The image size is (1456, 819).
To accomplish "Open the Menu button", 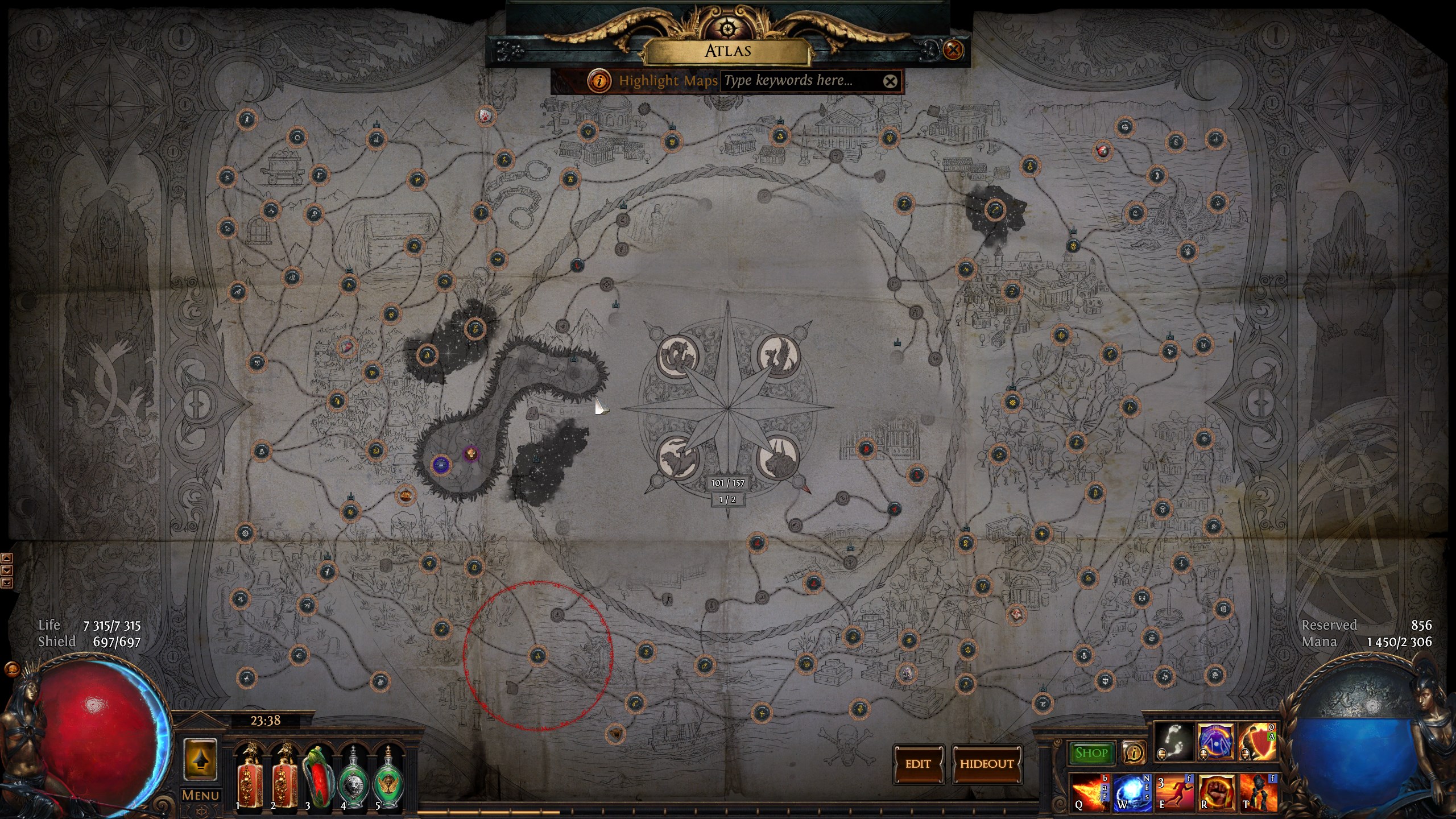I will [200, 795].
